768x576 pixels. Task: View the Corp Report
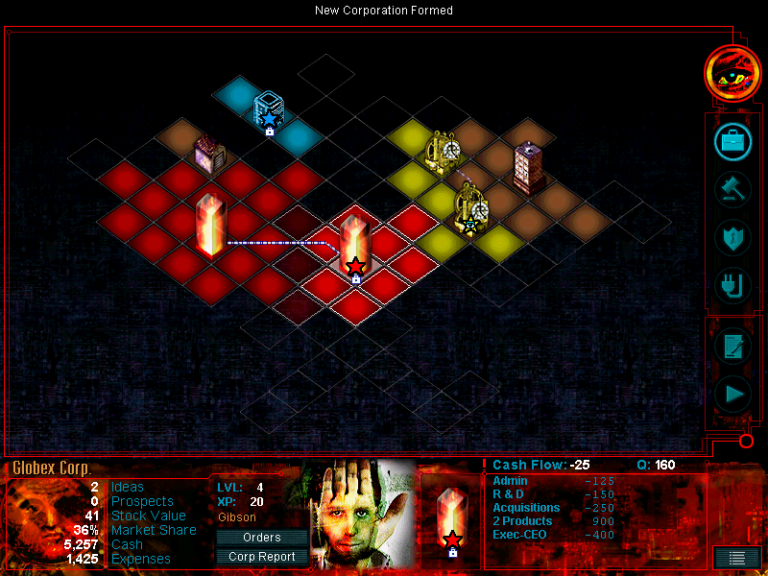(x=262, y=557)
